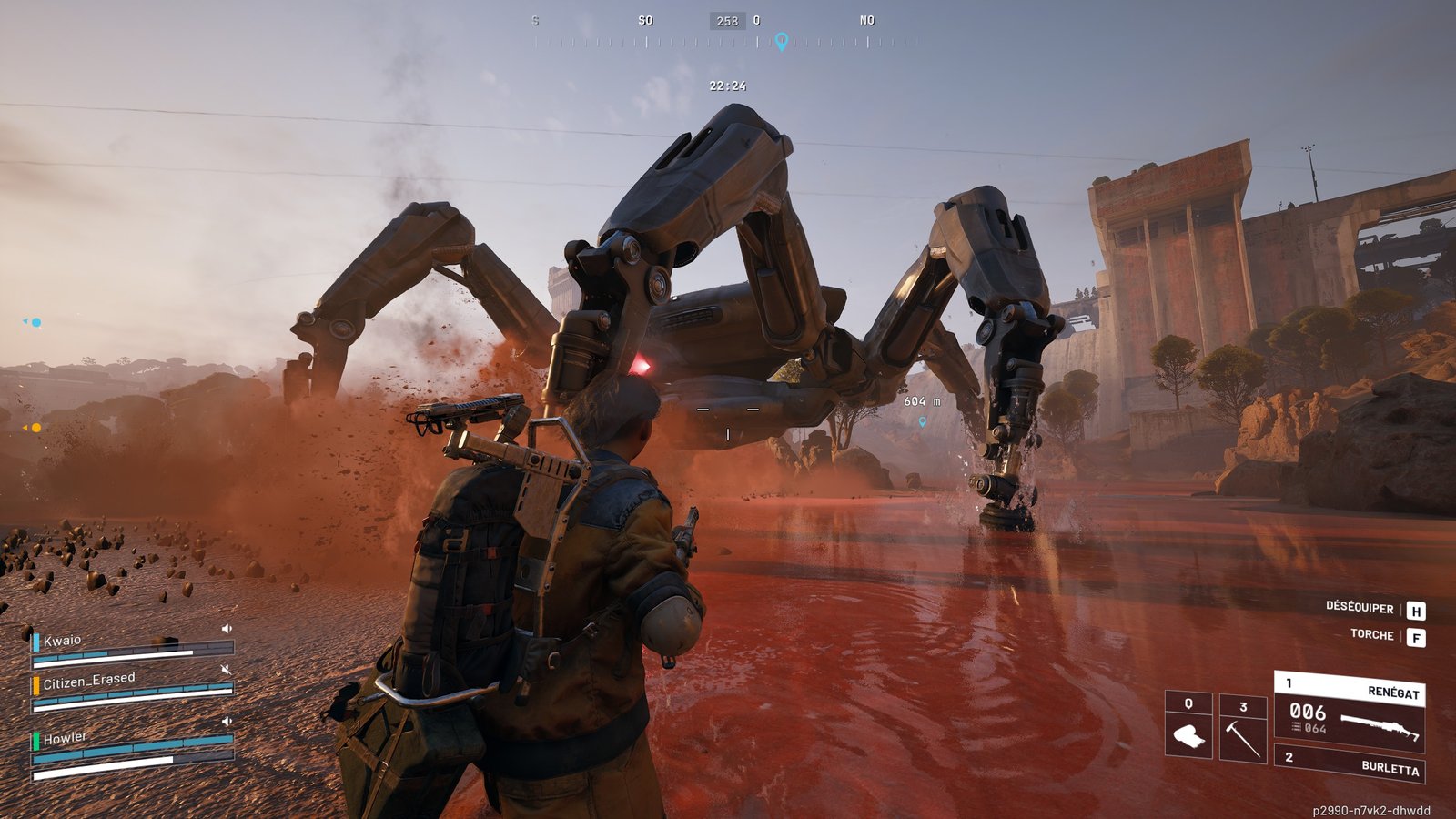Click the muted speaker icon beside Citizen_Erased

[226, 670]
